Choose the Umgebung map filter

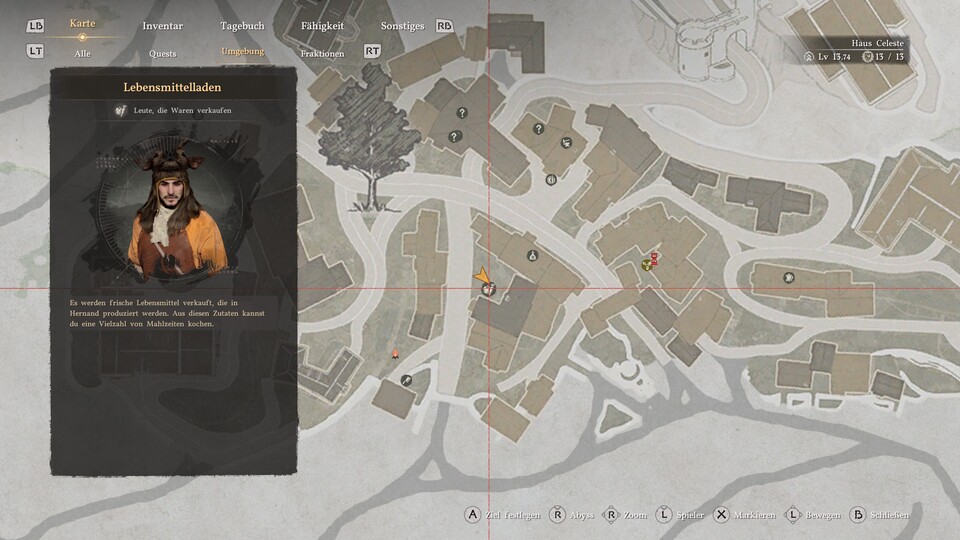(242, 51)
